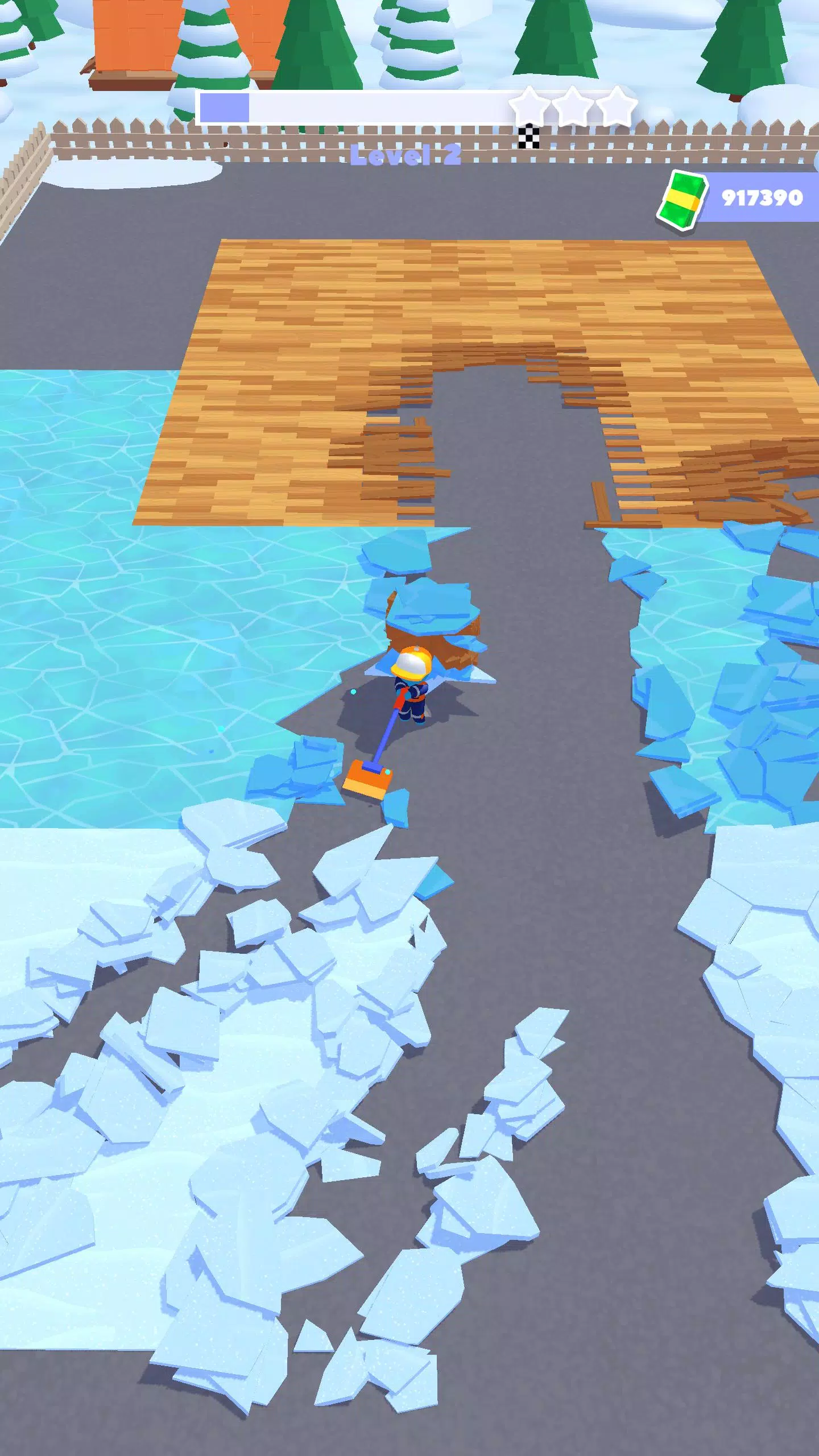The image size is (819, 1456).
Task: Tap the first star on the progress bar
Action: [x=529, y=104]
